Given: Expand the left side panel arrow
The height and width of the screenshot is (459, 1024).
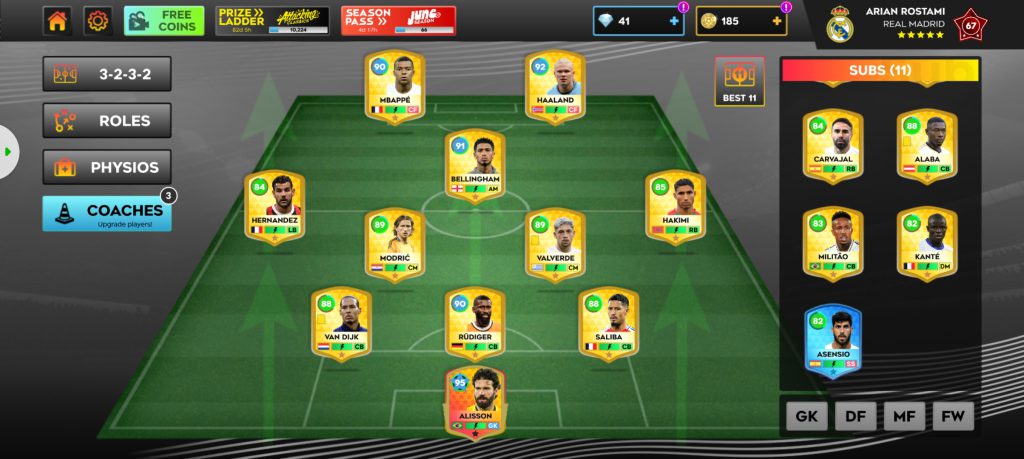Looking at the screenshot, I should 8,152.
